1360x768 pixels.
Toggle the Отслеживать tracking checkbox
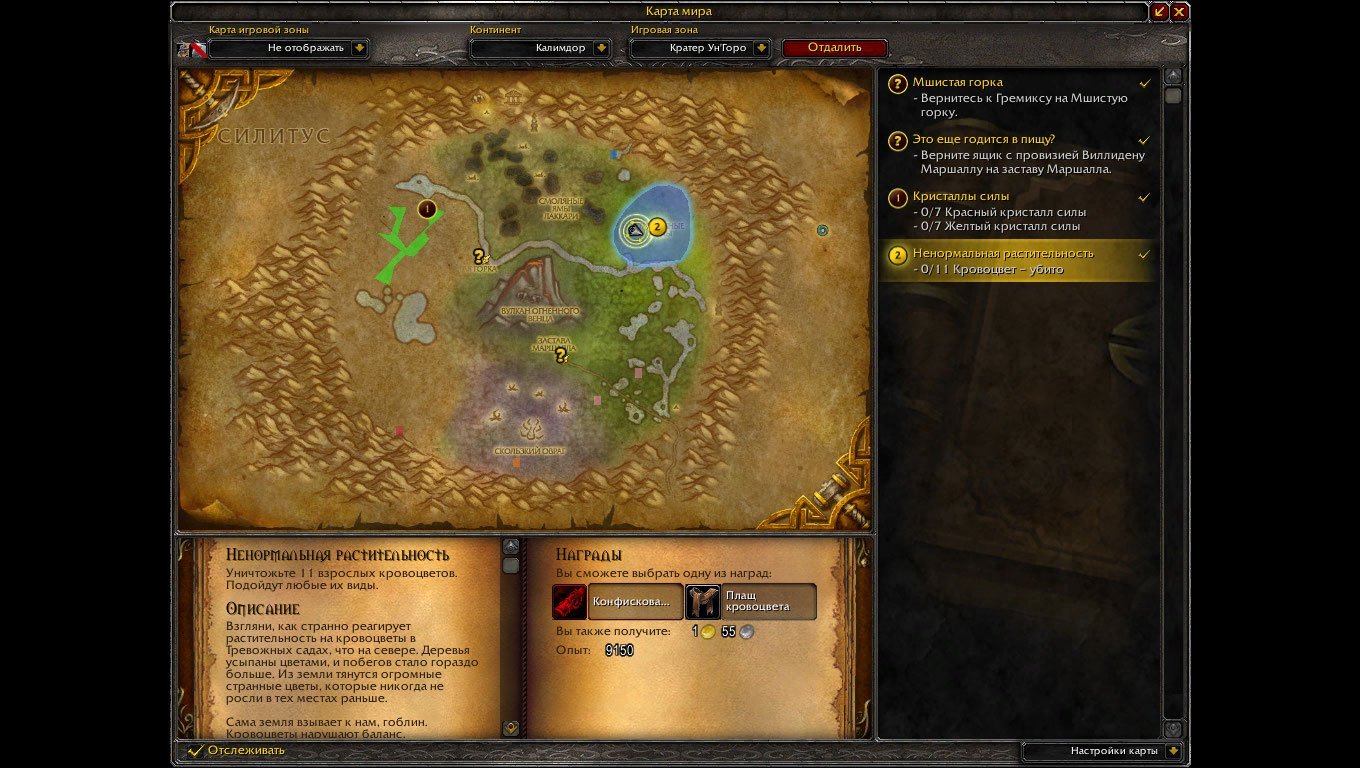click(196, 750)
